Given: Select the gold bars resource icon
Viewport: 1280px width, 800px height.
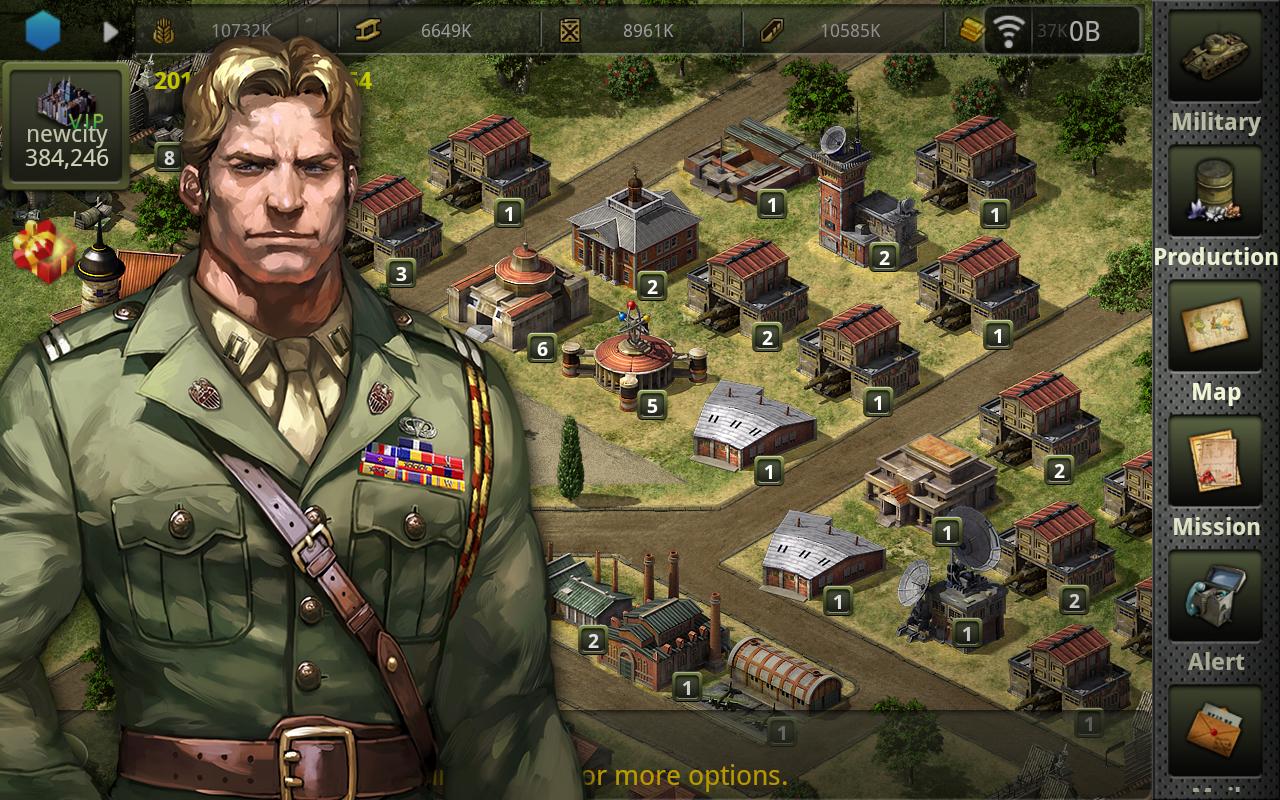Looking at the screenshot, I should [x=970, y=31].
